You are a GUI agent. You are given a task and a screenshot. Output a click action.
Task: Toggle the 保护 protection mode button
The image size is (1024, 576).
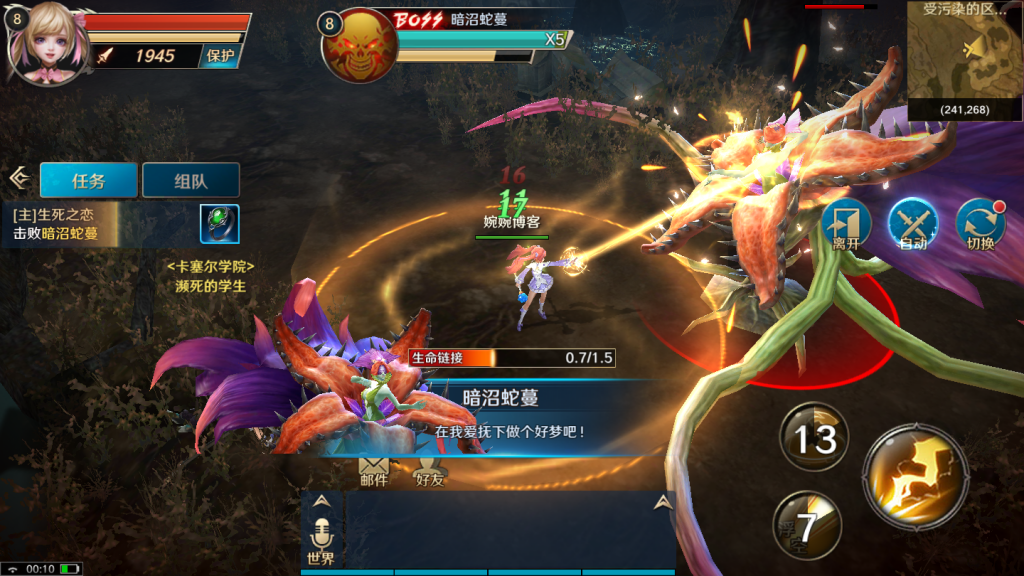220,56
